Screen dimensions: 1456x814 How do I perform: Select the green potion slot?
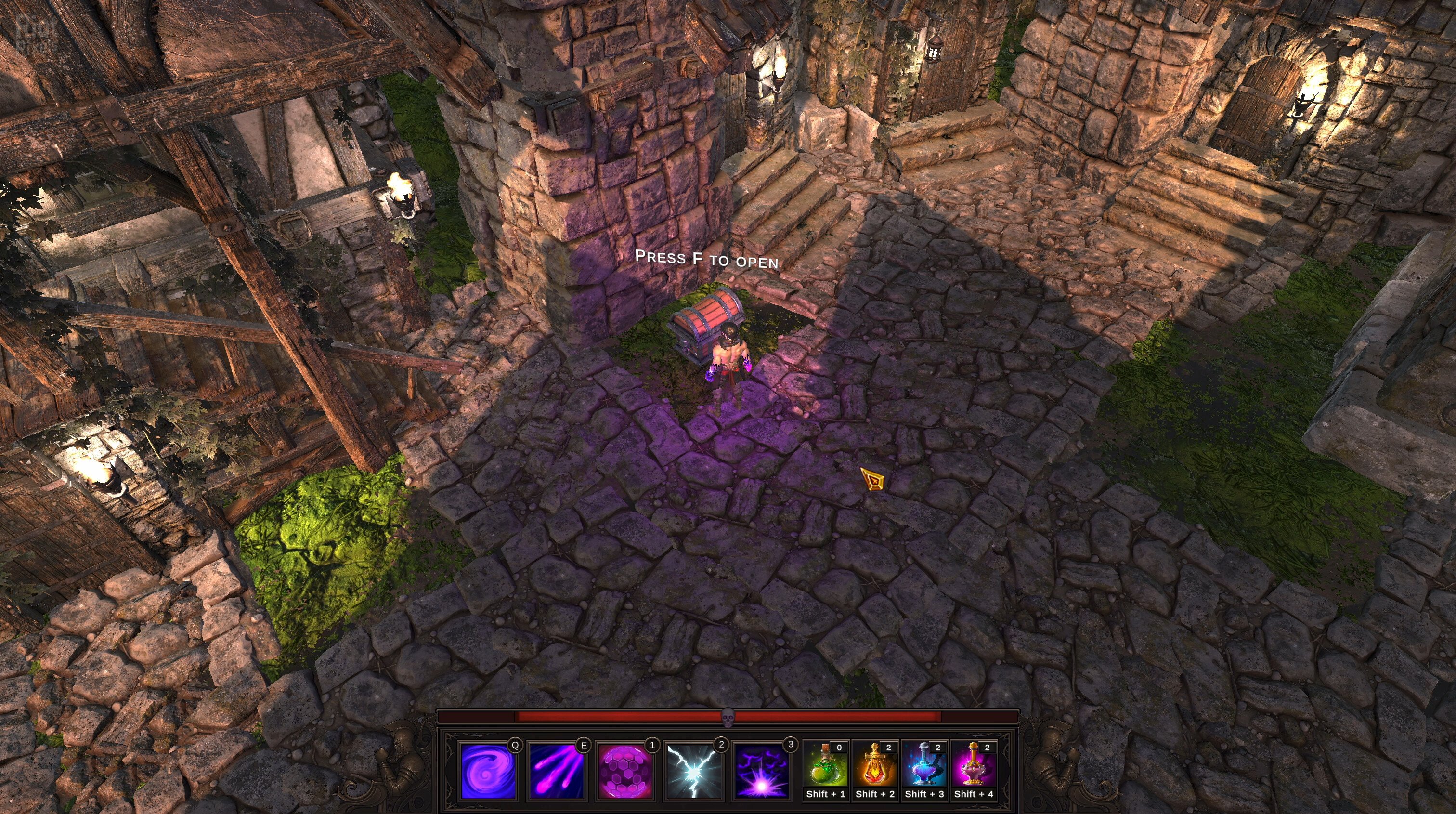[x=825, y=765]
